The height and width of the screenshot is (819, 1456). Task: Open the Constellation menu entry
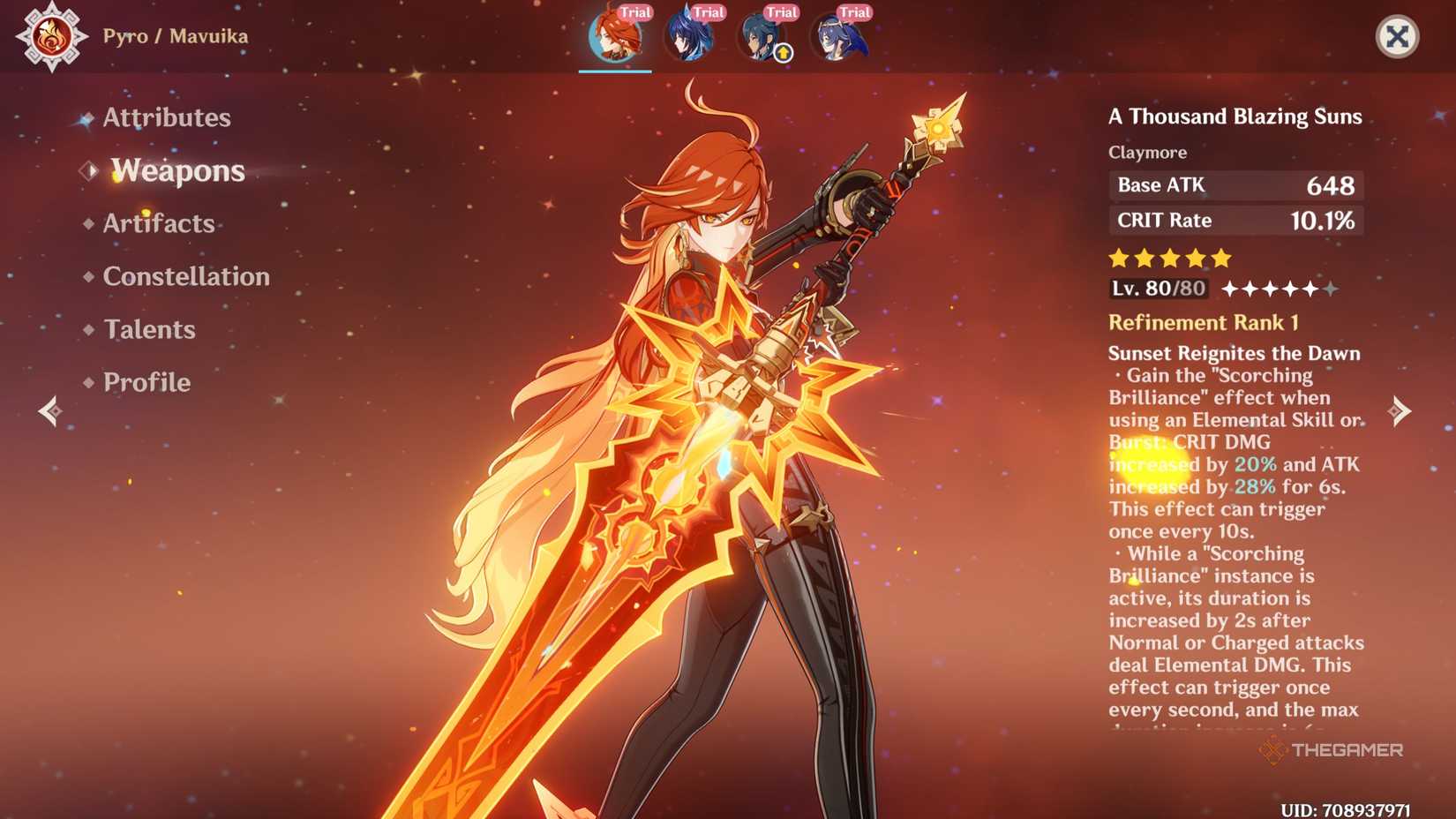point(186,276)
